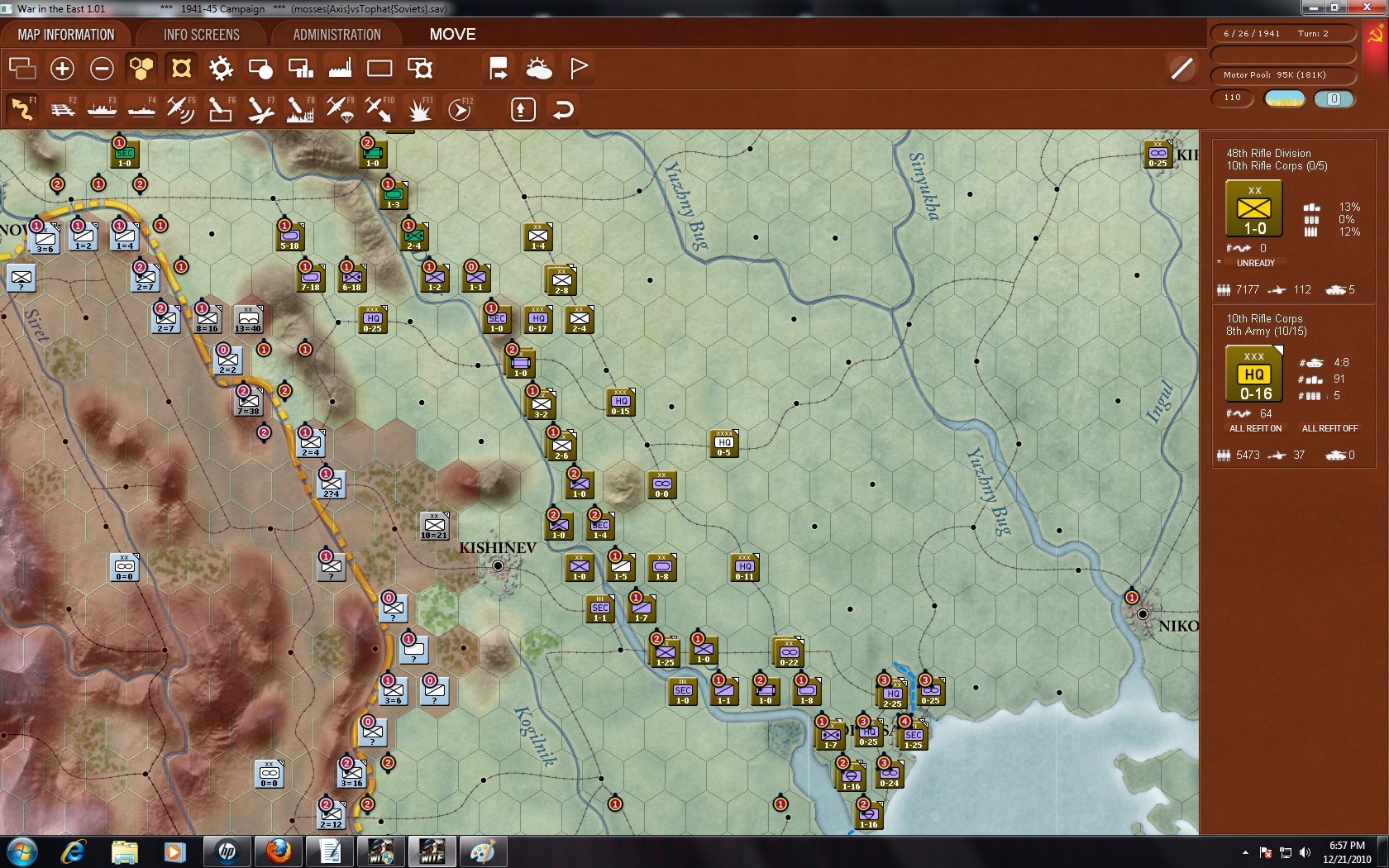
Task: Click the UNREADY status of 48th Rifle Division
Action: [x=1255, y=263]
